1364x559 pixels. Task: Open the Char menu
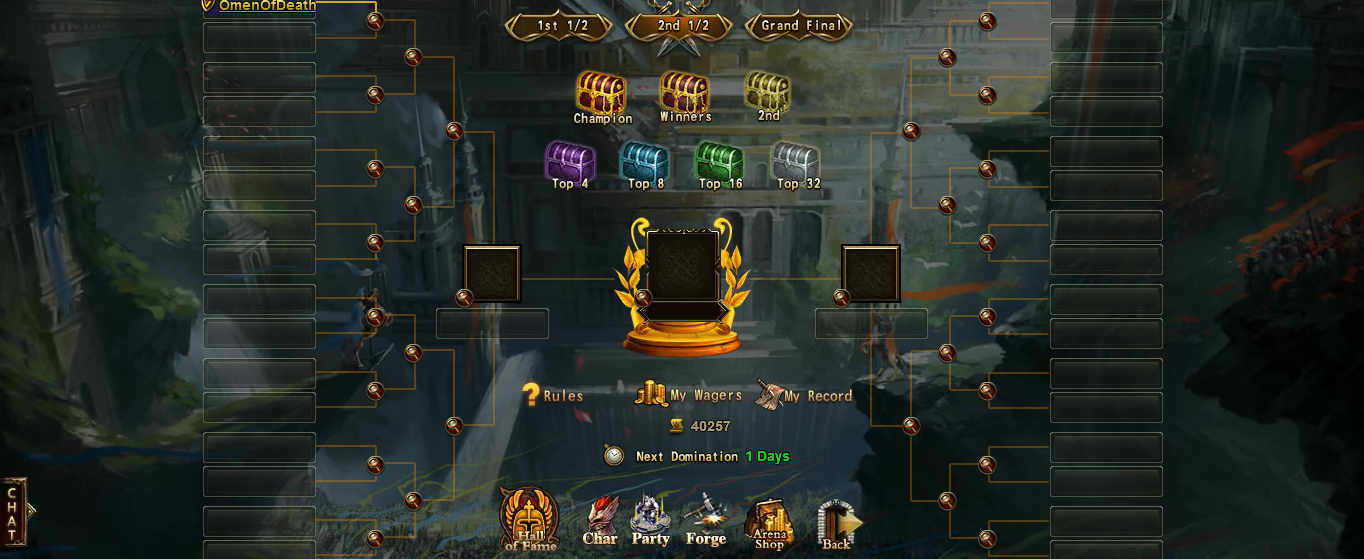tap(600, 521)
